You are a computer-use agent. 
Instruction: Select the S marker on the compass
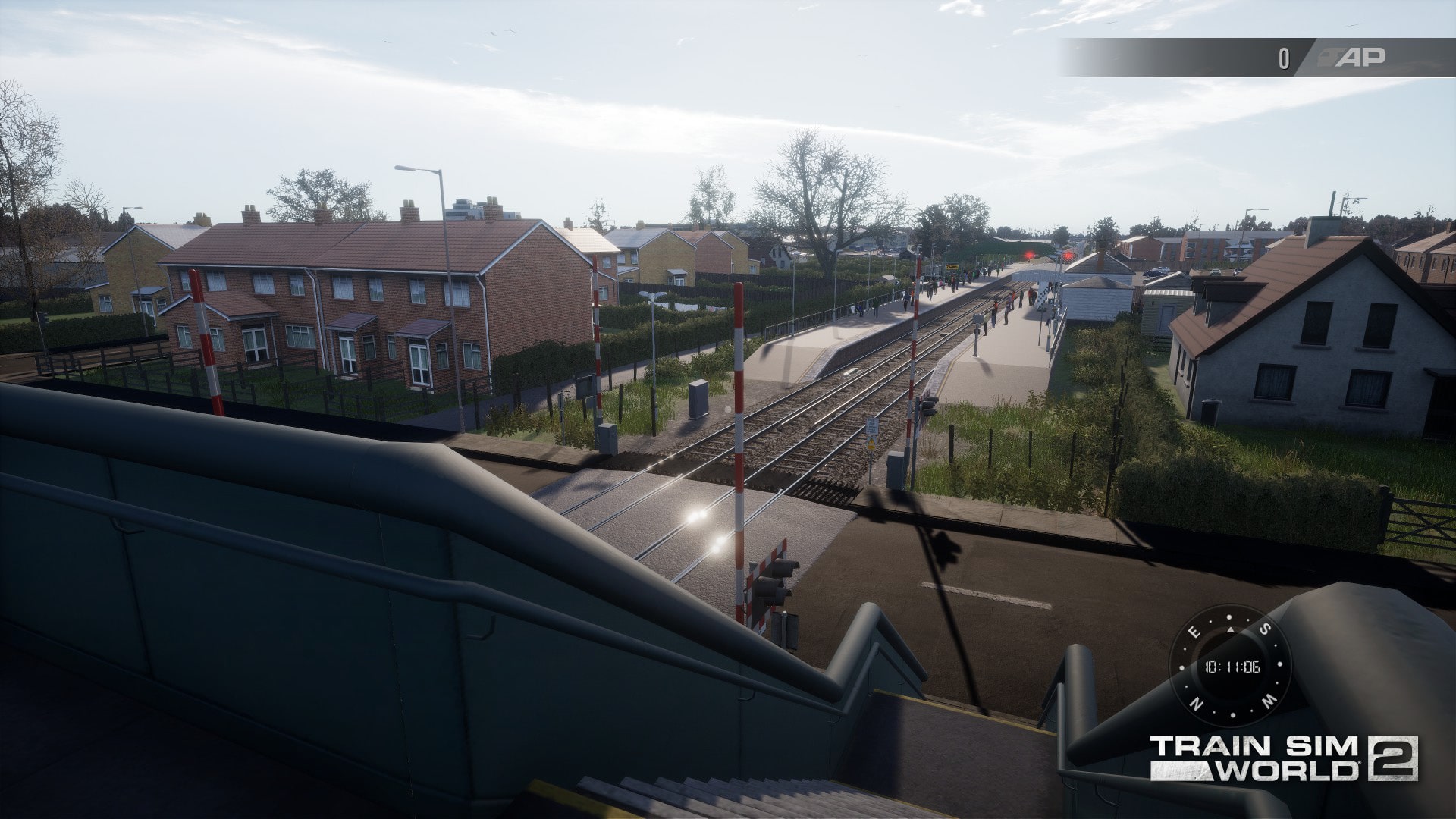[1265, 628]
